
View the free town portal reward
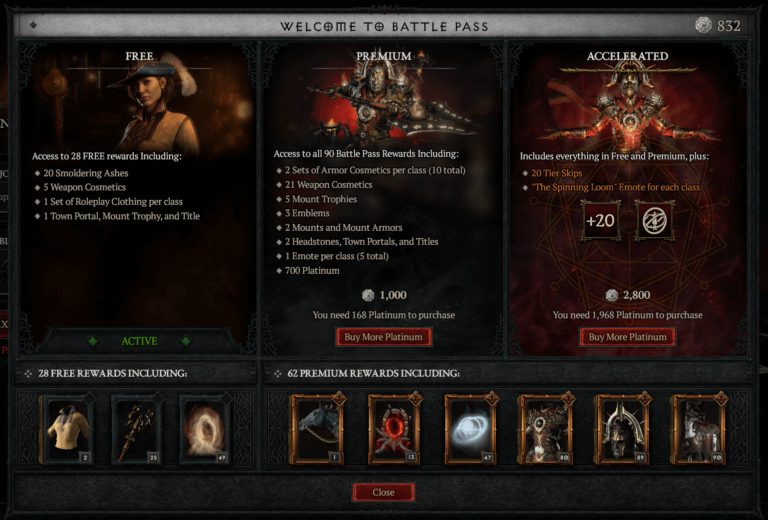coord(205,429)
